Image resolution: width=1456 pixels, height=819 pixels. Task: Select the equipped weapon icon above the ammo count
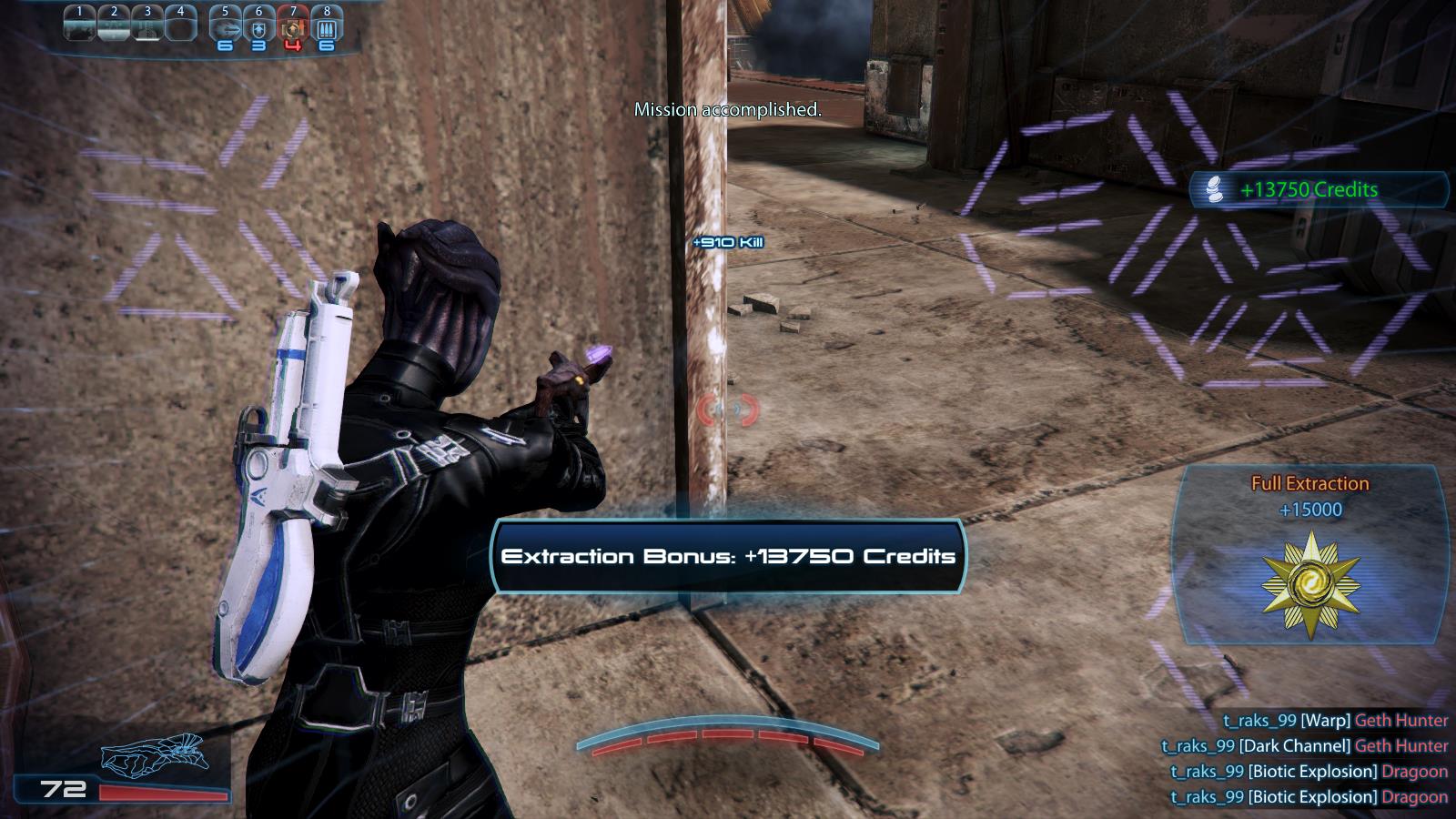point(155,753)
